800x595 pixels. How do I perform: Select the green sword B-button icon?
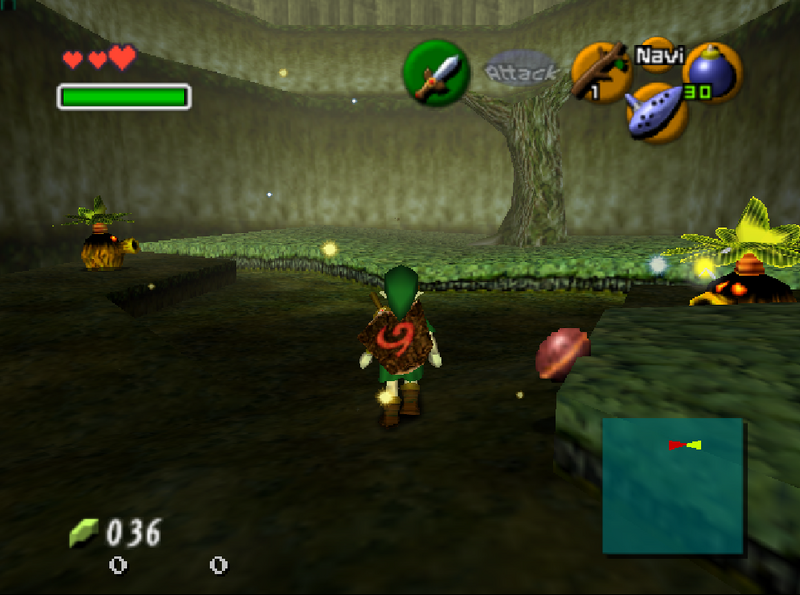(436, 73)
